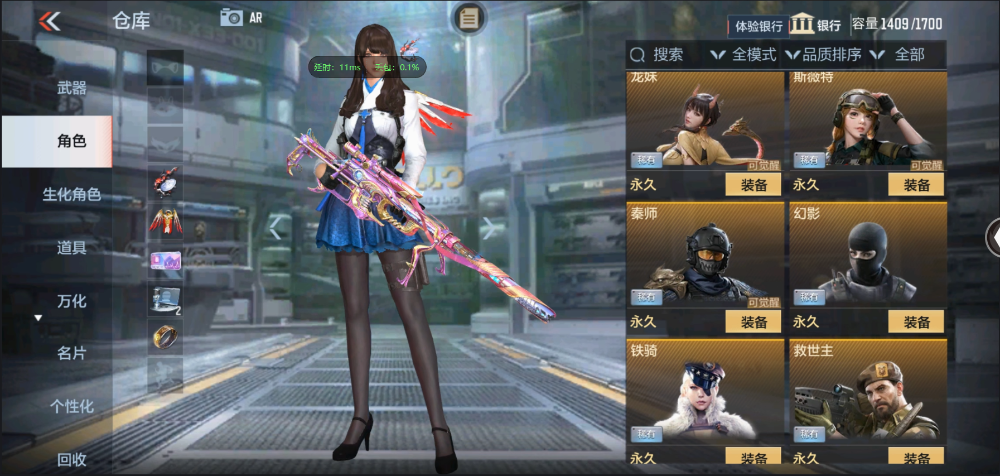Open the 名片 category tab

click(x=71, y=353)
